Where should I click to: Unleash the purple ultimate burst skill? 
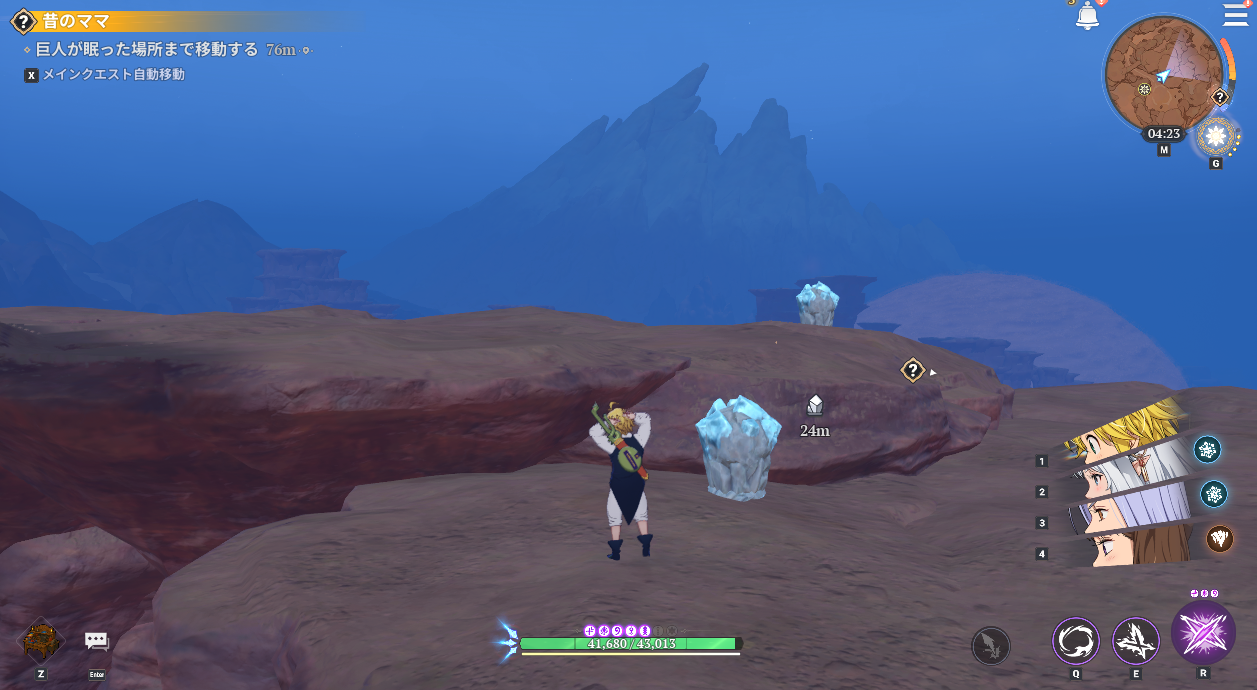[1203, 634]
